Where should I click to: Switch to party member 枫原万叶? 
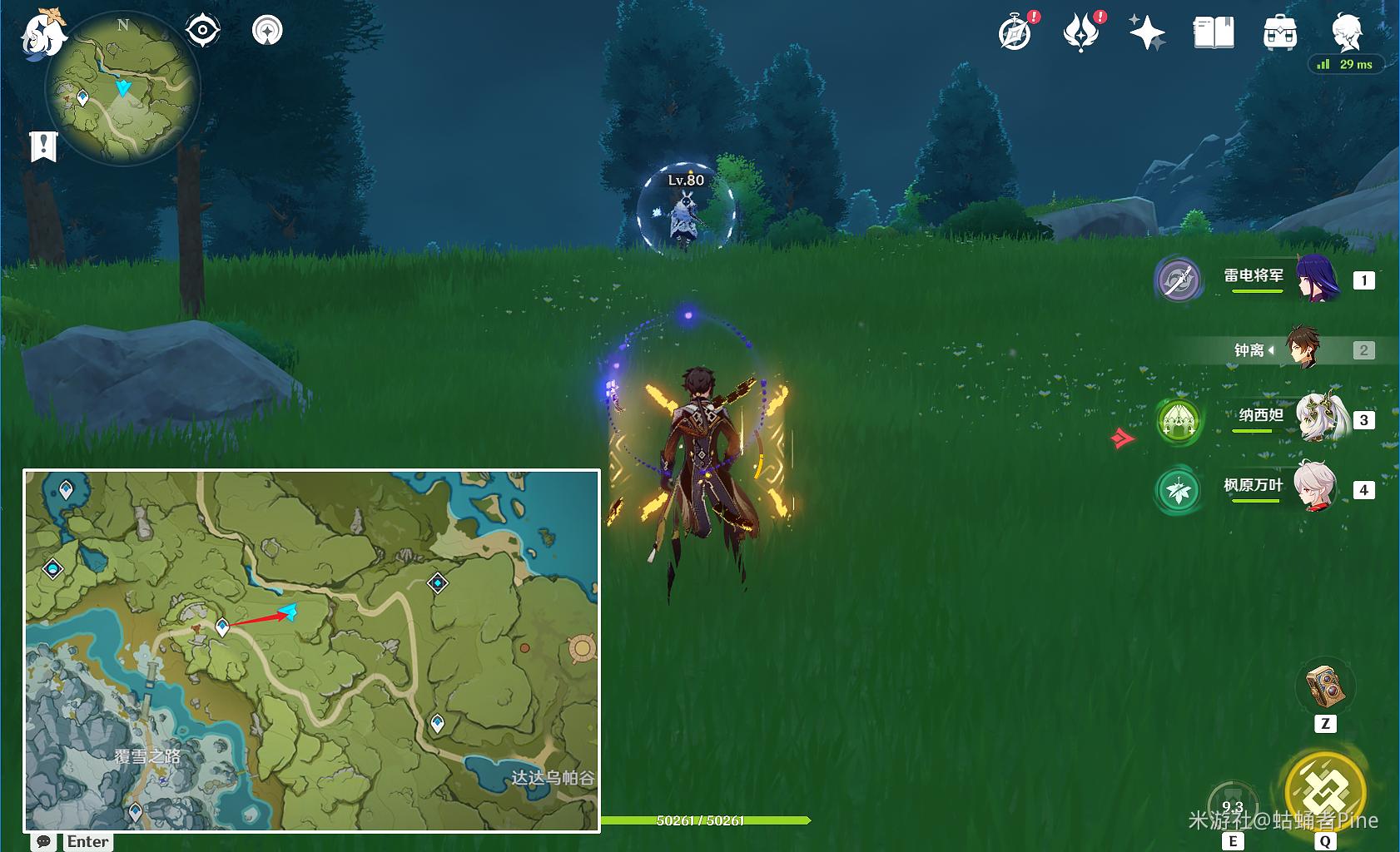point(1318,488)
